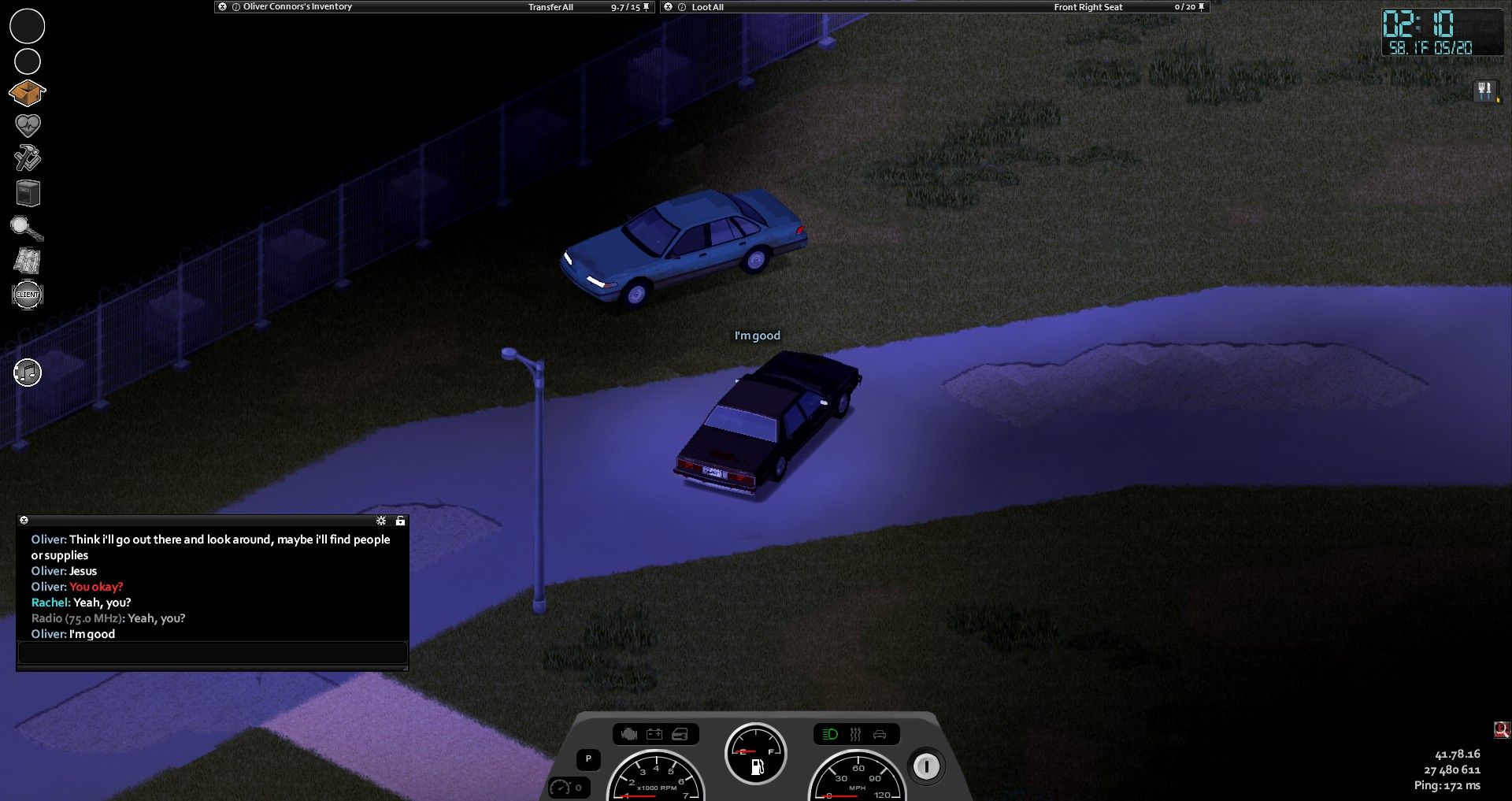Open chat settings gear
This screenshot has height=801, width=1512.
[x=381, y=521]
